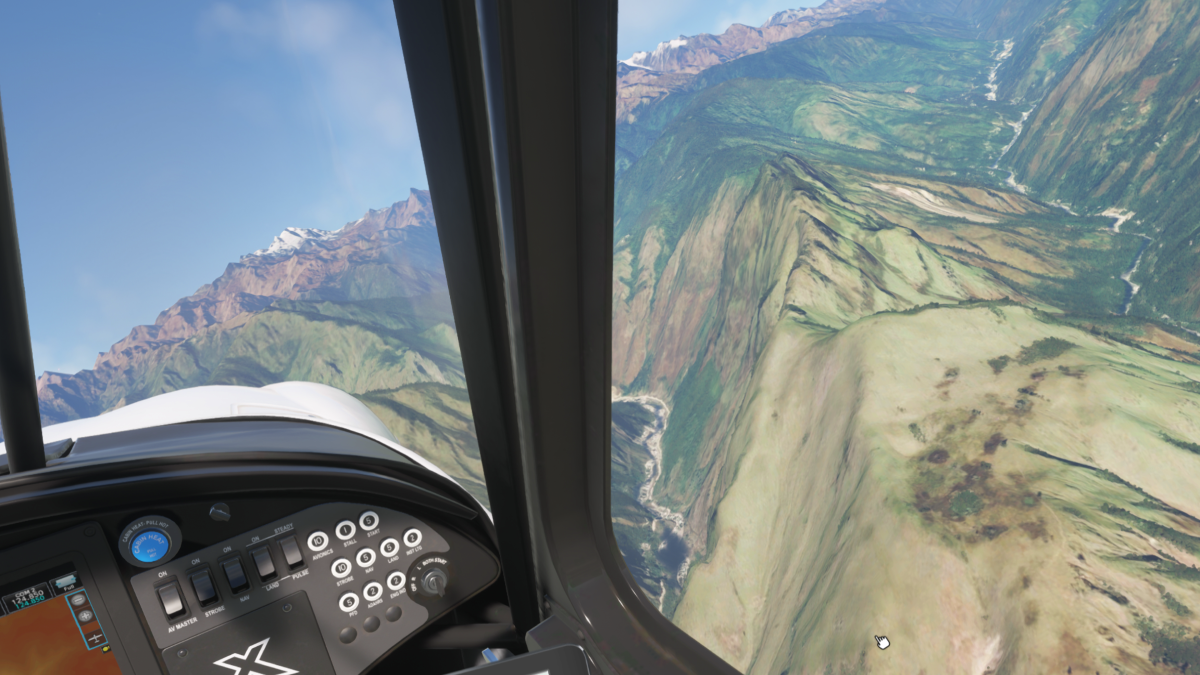
Task: Pop the AVIONICS circuit breaker
Action: [x=318, y=541]
